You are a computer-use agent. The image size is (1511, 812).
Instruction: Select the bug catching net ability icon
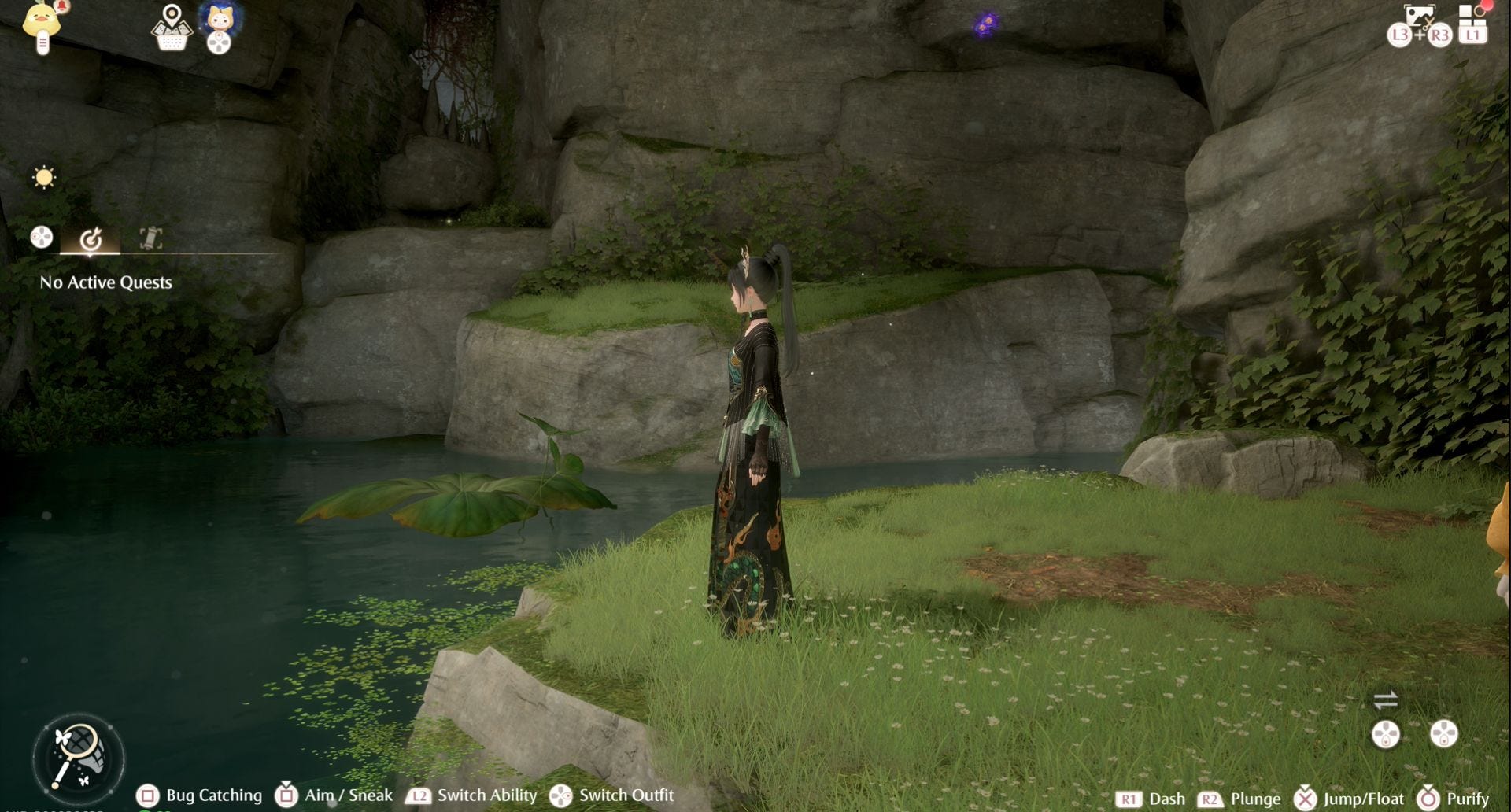coord(78,758)
